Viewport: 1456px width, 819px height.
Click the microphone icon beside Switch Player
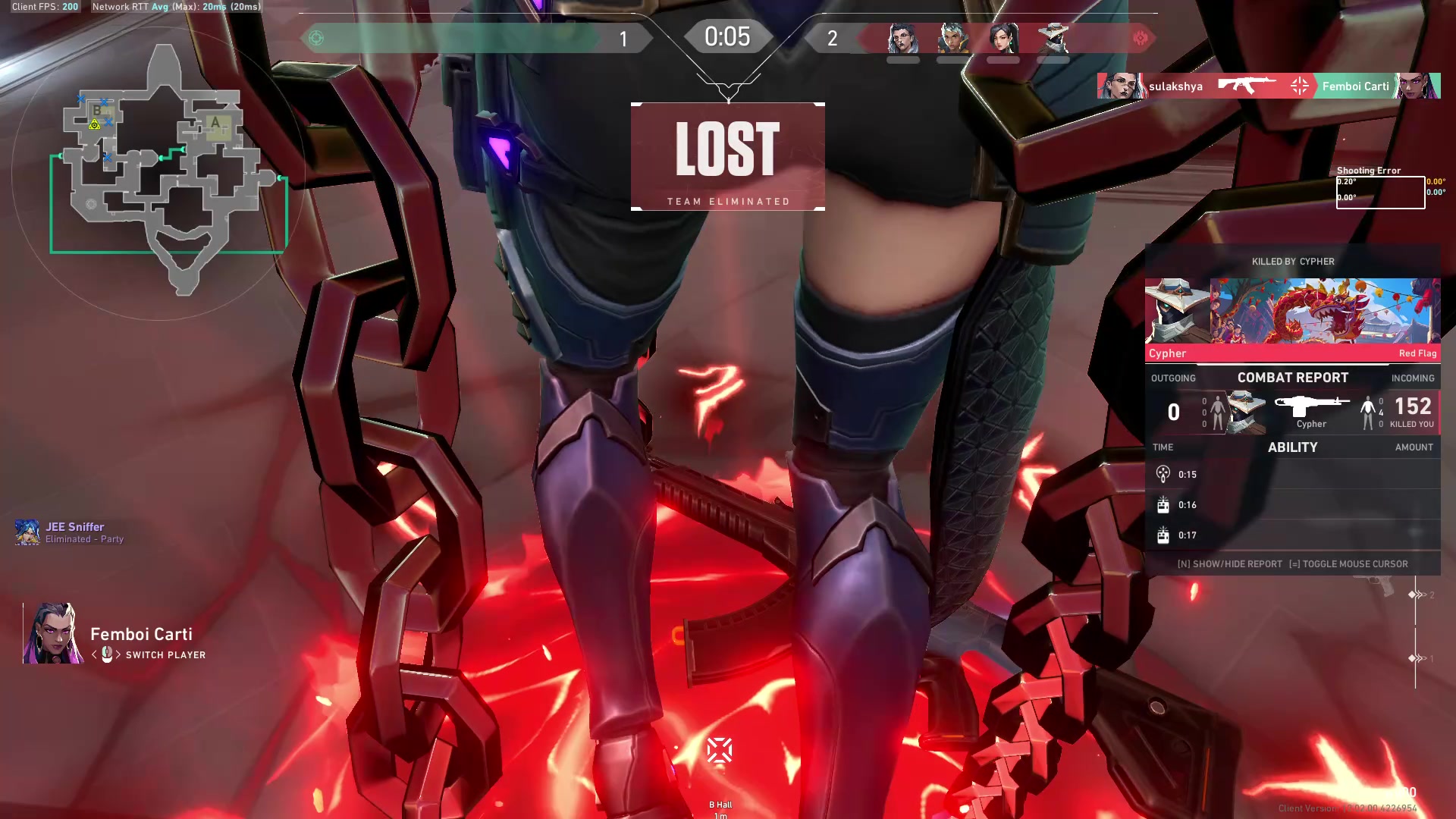pyautogui.click(x=107, y=654)
